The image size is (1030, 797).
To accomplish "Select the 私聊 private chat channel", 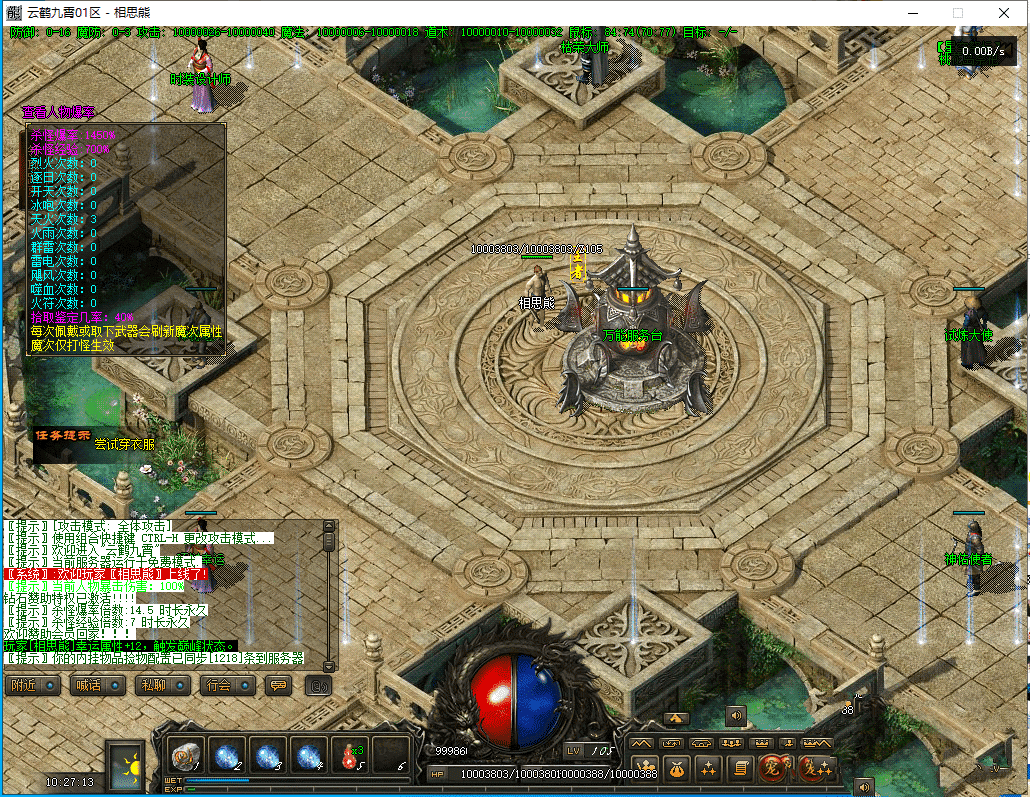I will point(162,686).
